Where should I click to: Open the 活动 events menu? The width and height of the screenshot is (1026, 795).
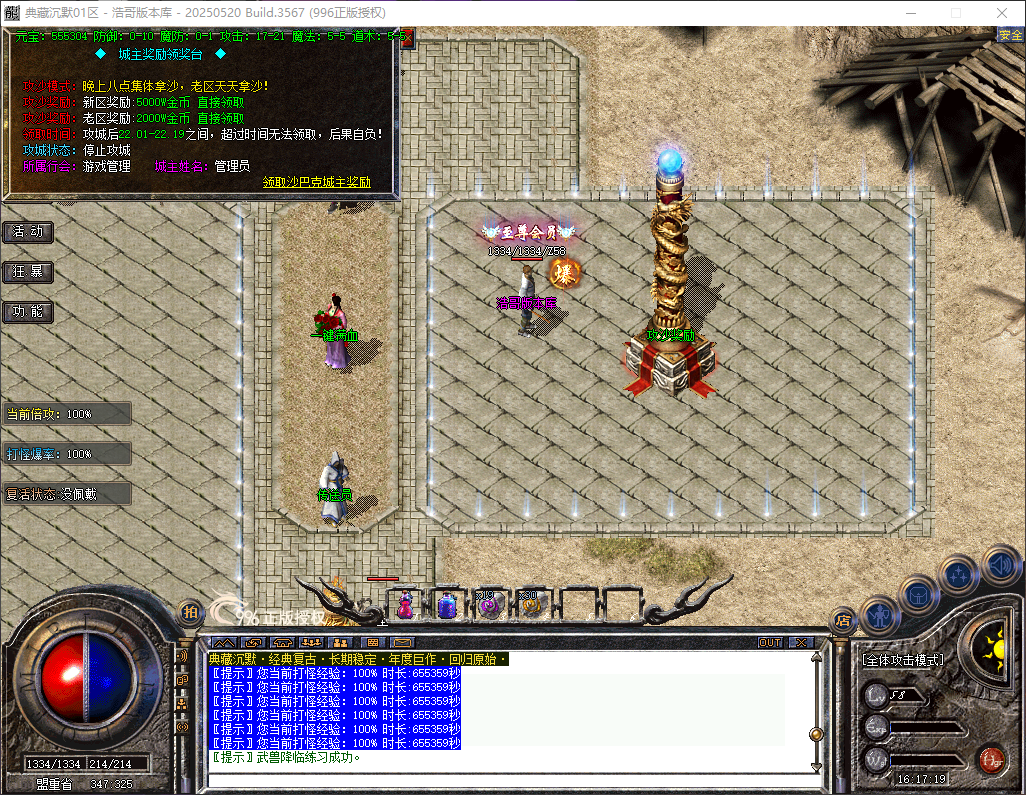28,232
